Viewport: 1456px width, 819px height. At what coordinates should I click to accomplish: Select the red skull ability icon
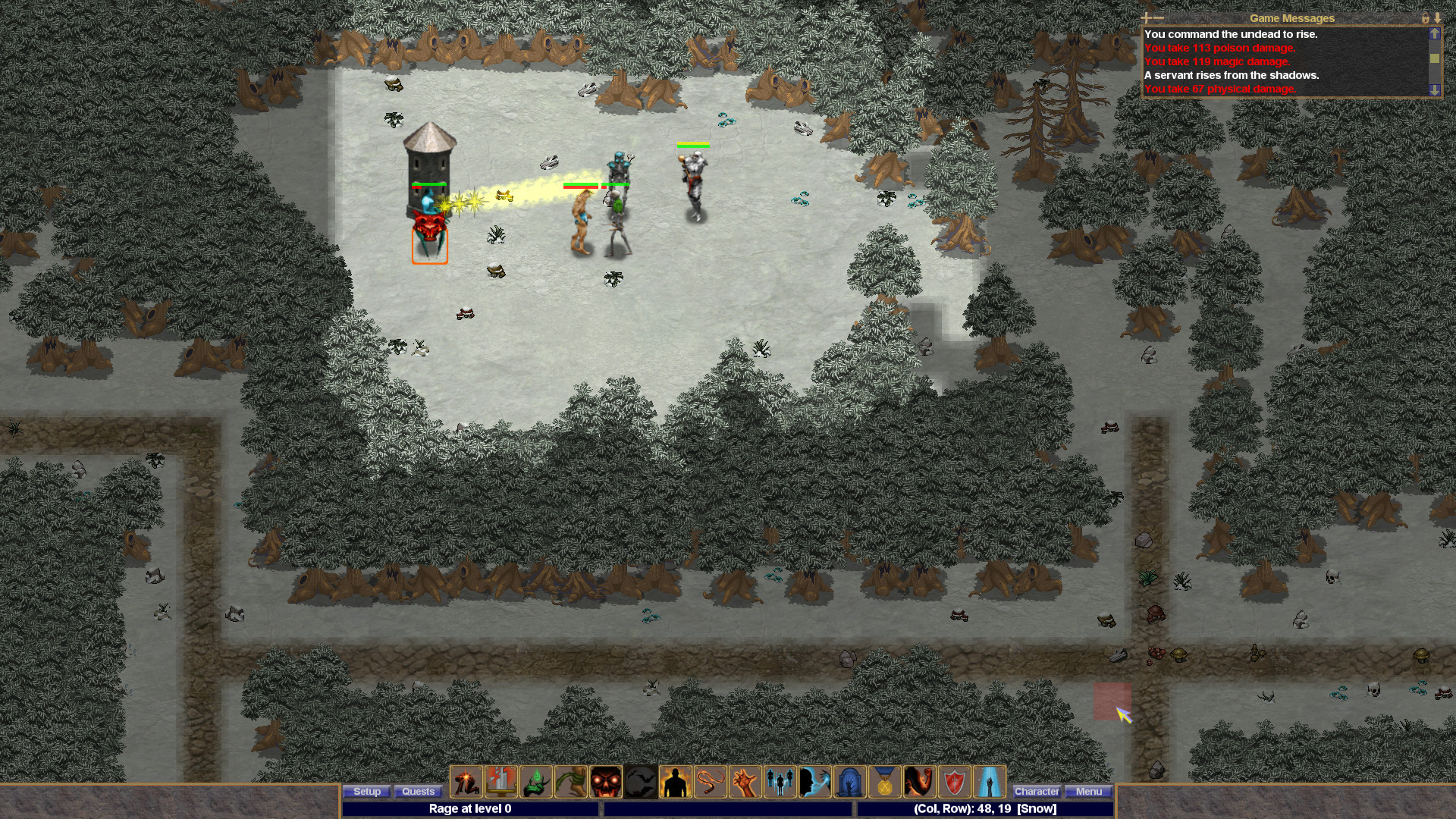pyautogui.click(x=605, y=782)
